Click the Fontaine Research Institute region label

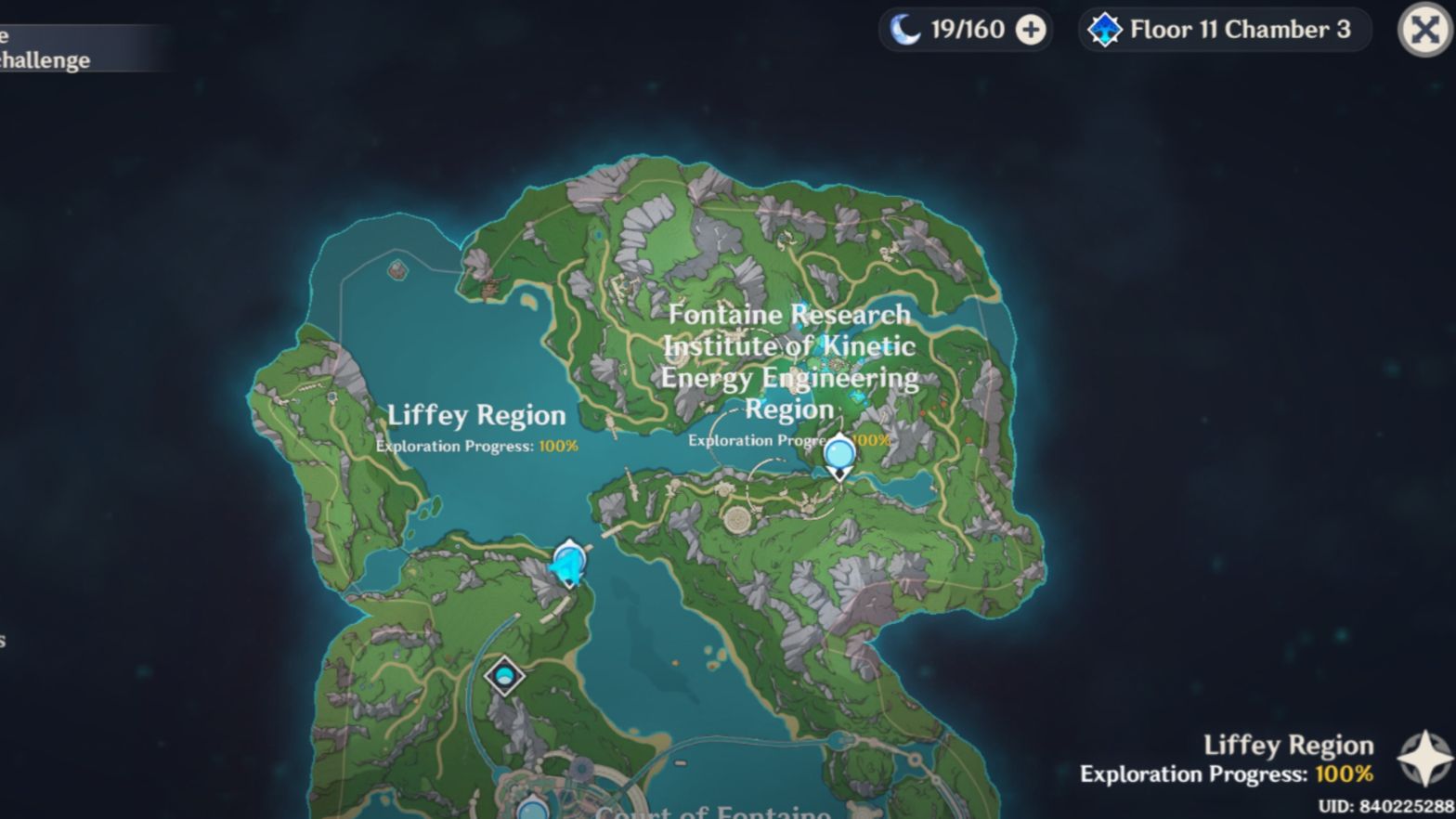click(788, 361)
